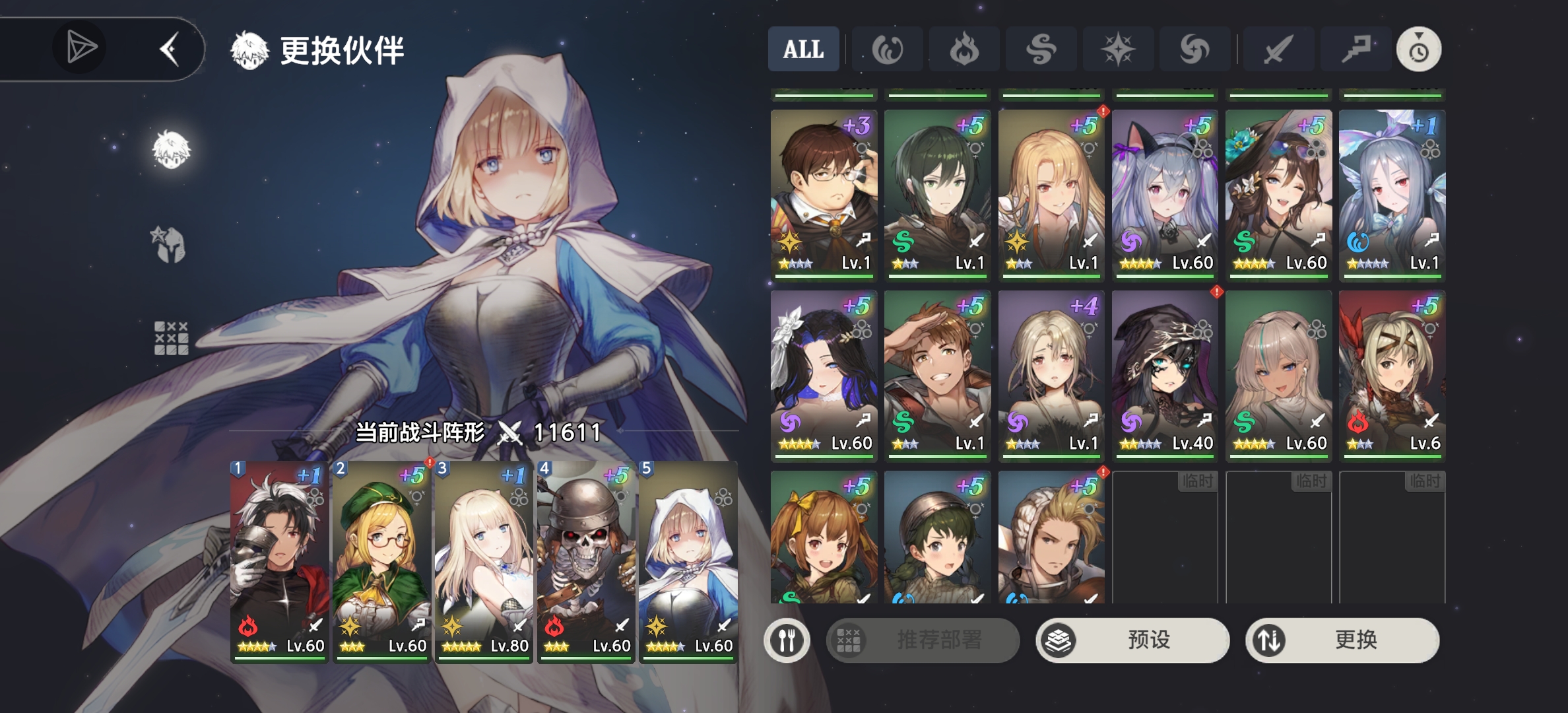Open the 预设 preset button
1568x713 pixels.
tap(1132, 640)
